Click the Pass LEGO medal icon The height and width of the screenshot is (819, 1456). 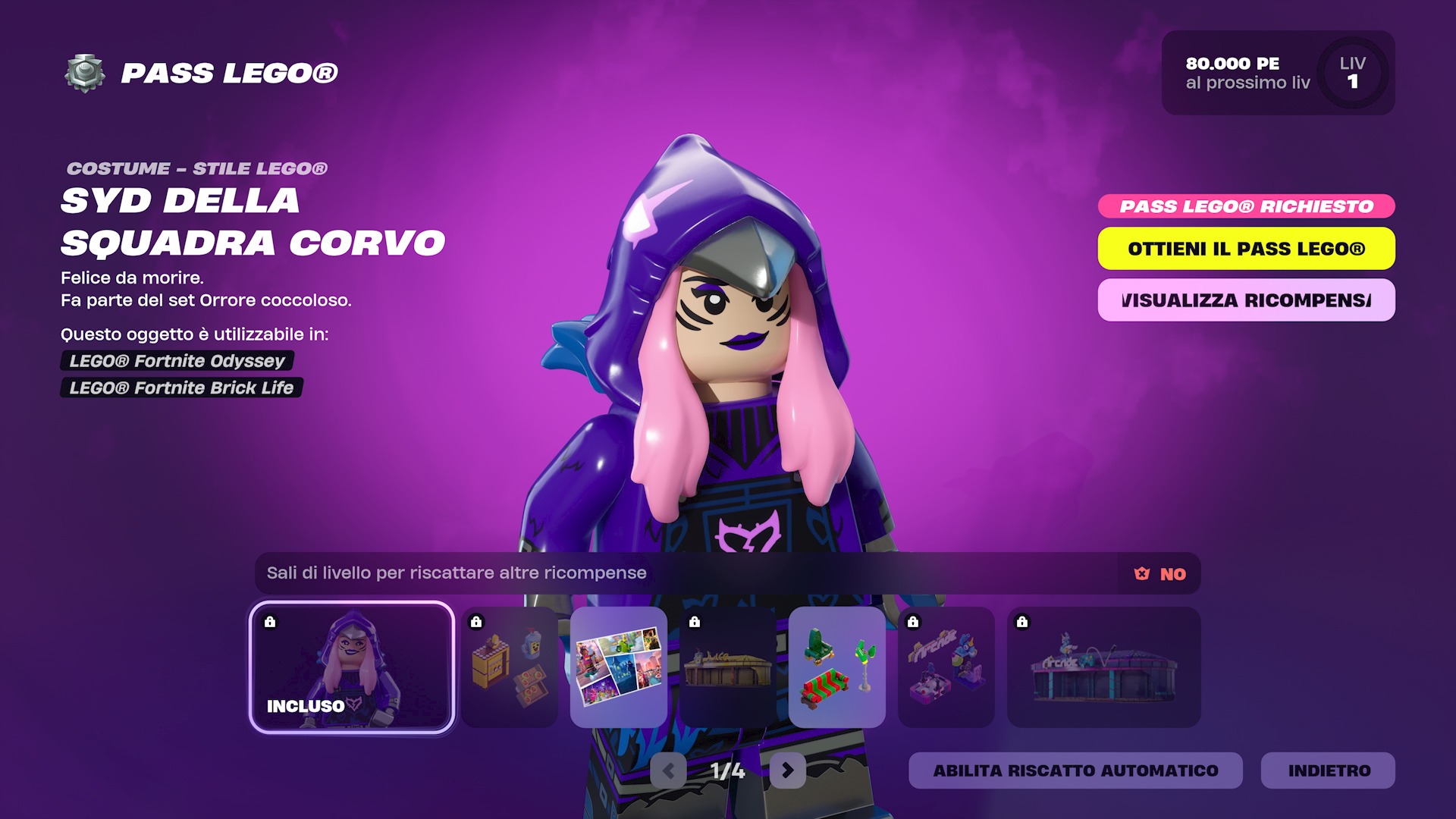[86, 74]
